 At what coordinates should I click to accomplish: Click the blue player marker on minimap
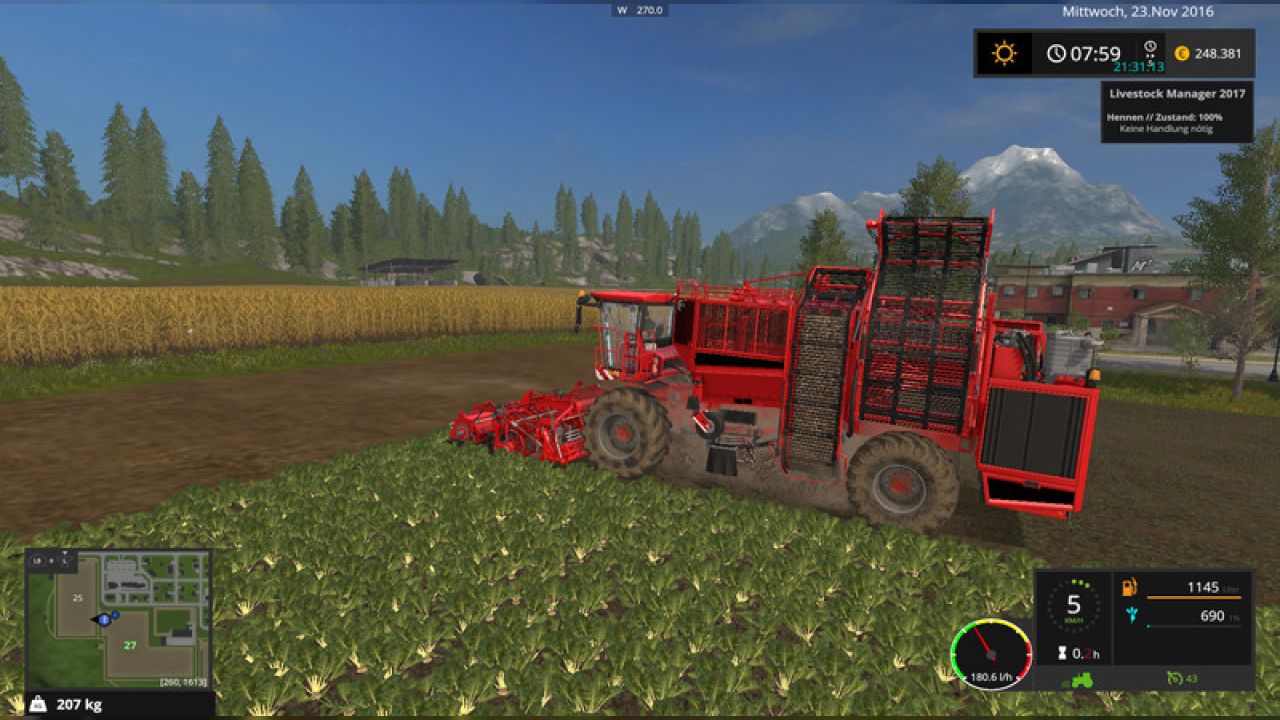(x=104, y=620)
